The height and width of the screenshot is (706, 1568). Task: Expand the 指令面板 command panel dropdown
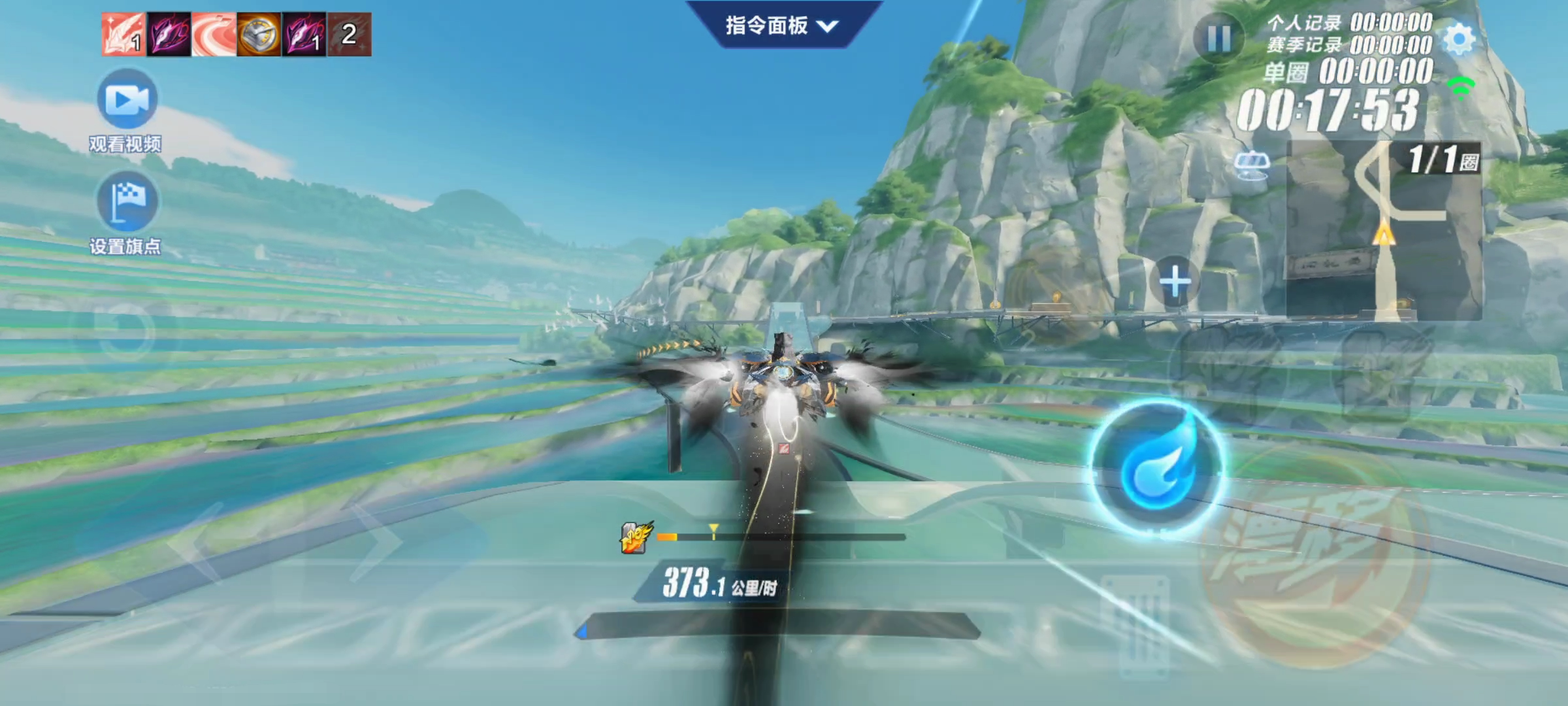(x=781, y=26)
